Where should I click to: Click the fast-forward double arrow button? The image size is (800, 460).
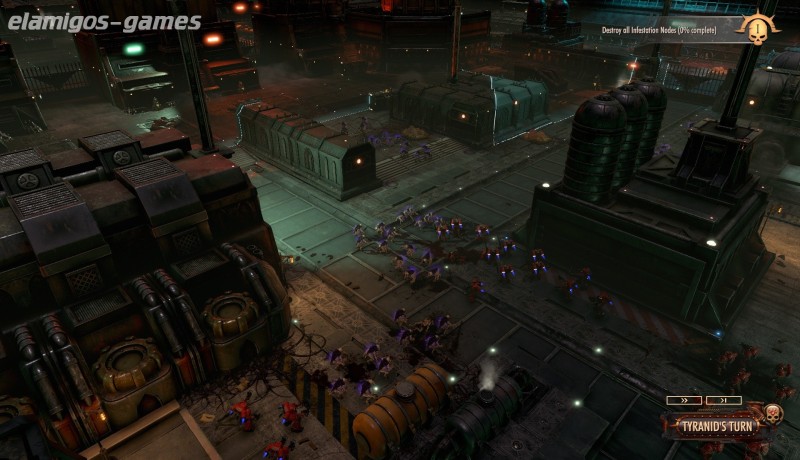(684, 400)
